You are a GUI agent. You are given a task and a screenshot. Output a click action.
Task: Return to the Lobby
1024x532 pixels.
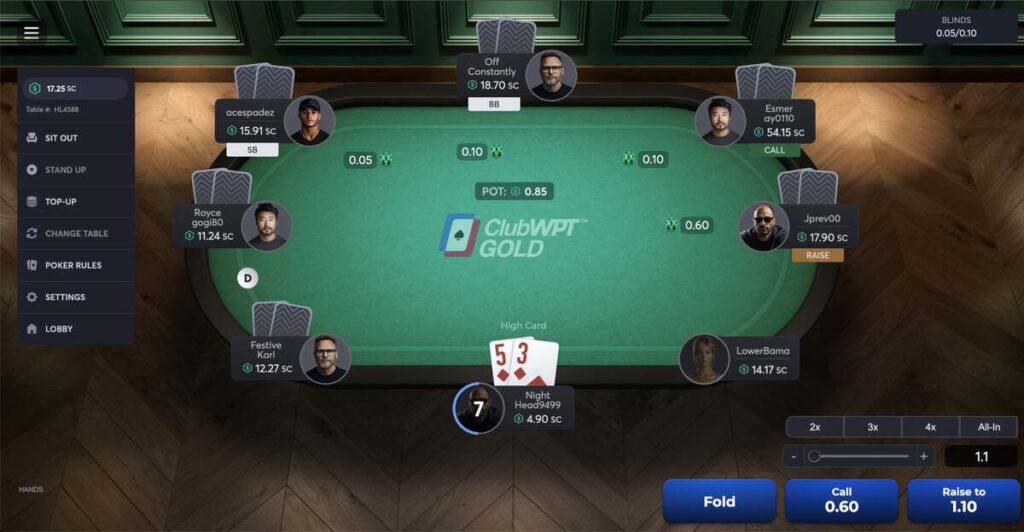(x=58, y=329)
